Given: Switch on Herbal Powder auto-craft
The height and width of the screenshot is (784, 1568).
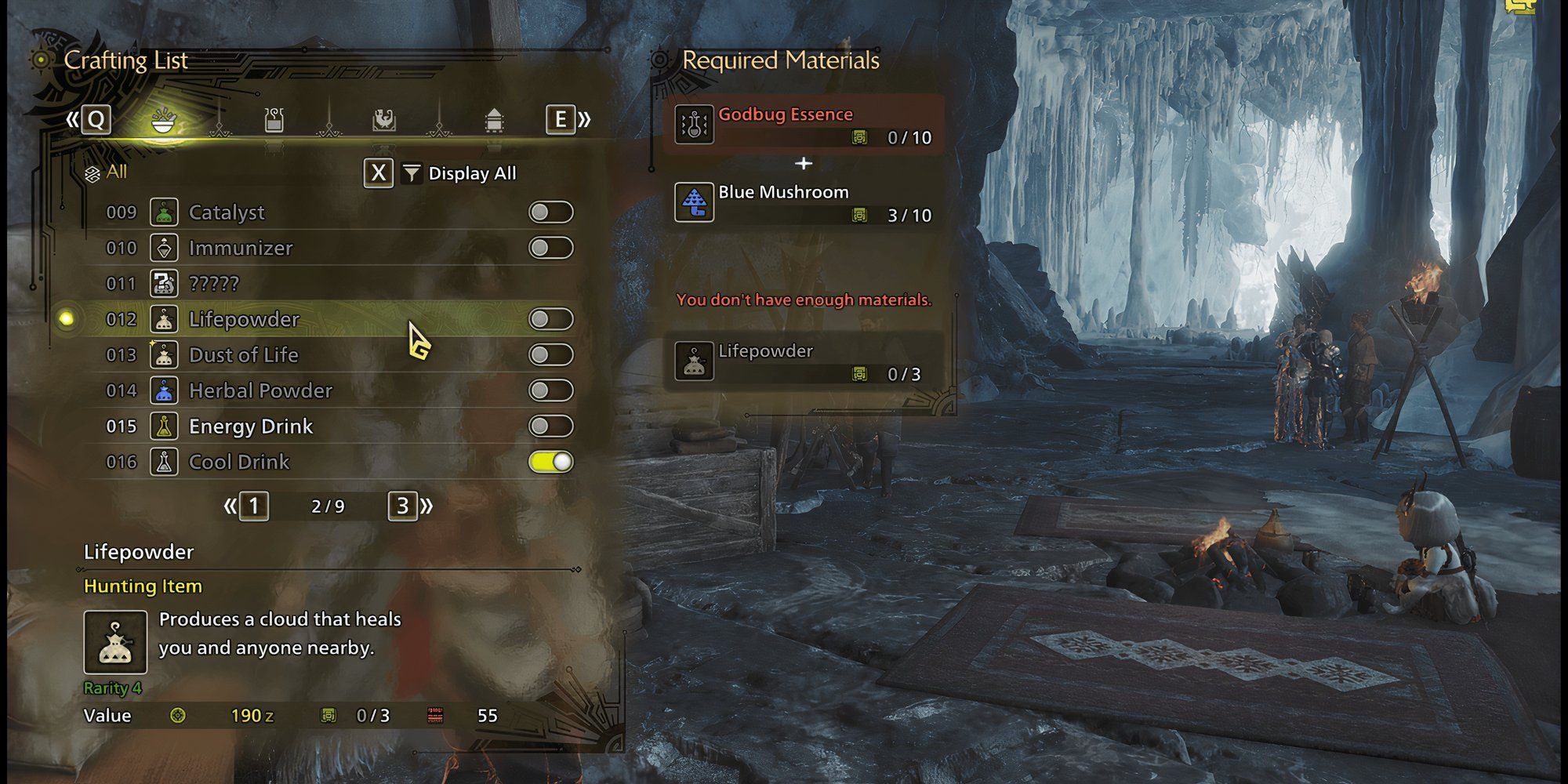Looking at the screenshot, I should (550, 390).
